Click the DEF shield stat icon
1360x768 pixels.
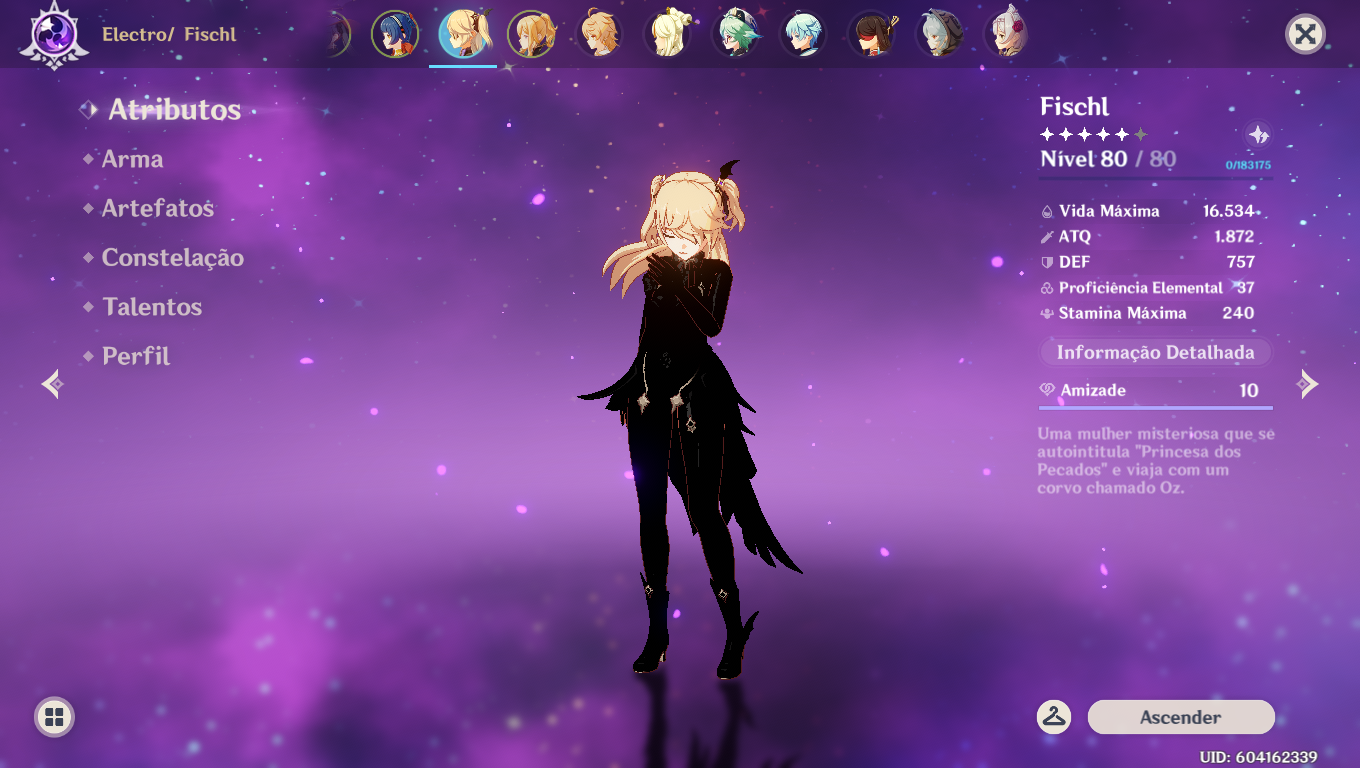(1047, 262)
